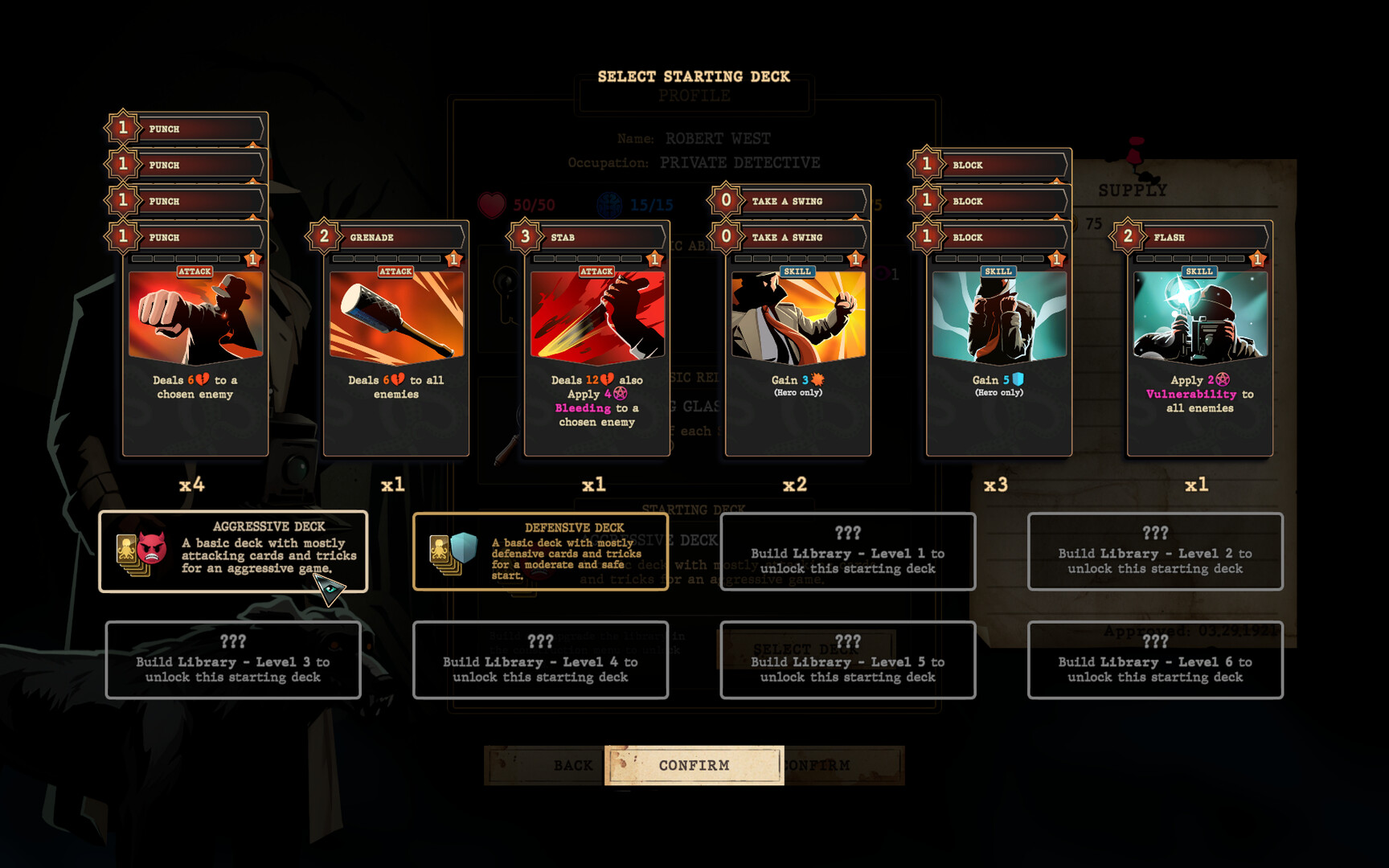View the Flash skill card
This screenshot has height=868, width=1389.
(x=1200, y=346)
